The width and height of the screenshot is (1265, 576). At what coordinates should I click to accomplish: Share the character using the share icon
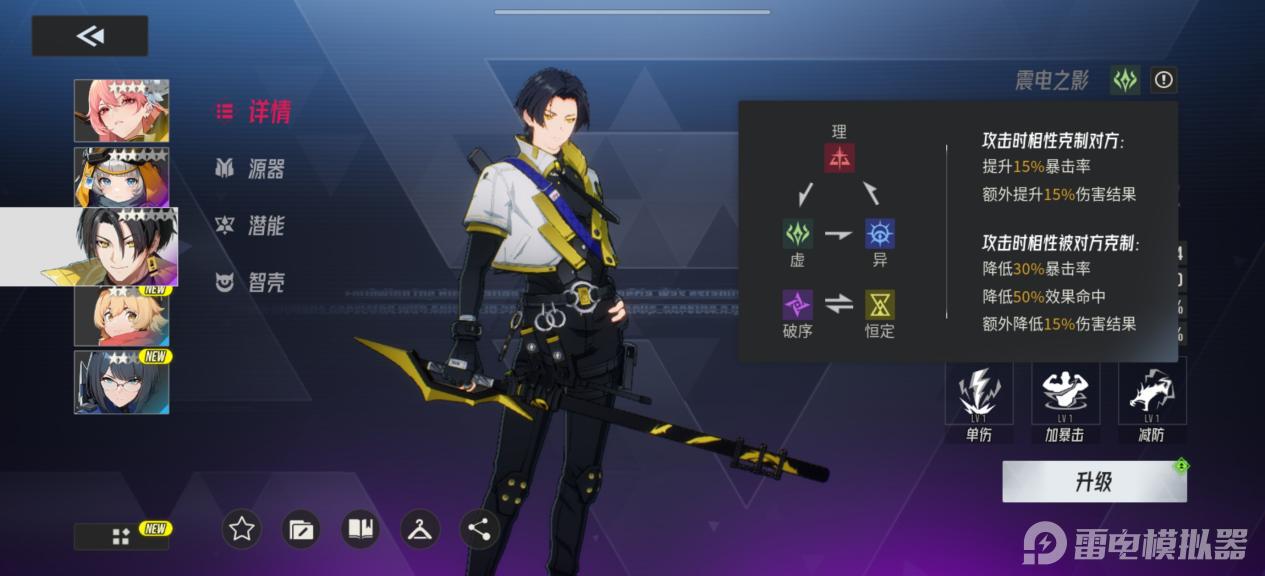[x=479, y=529]
